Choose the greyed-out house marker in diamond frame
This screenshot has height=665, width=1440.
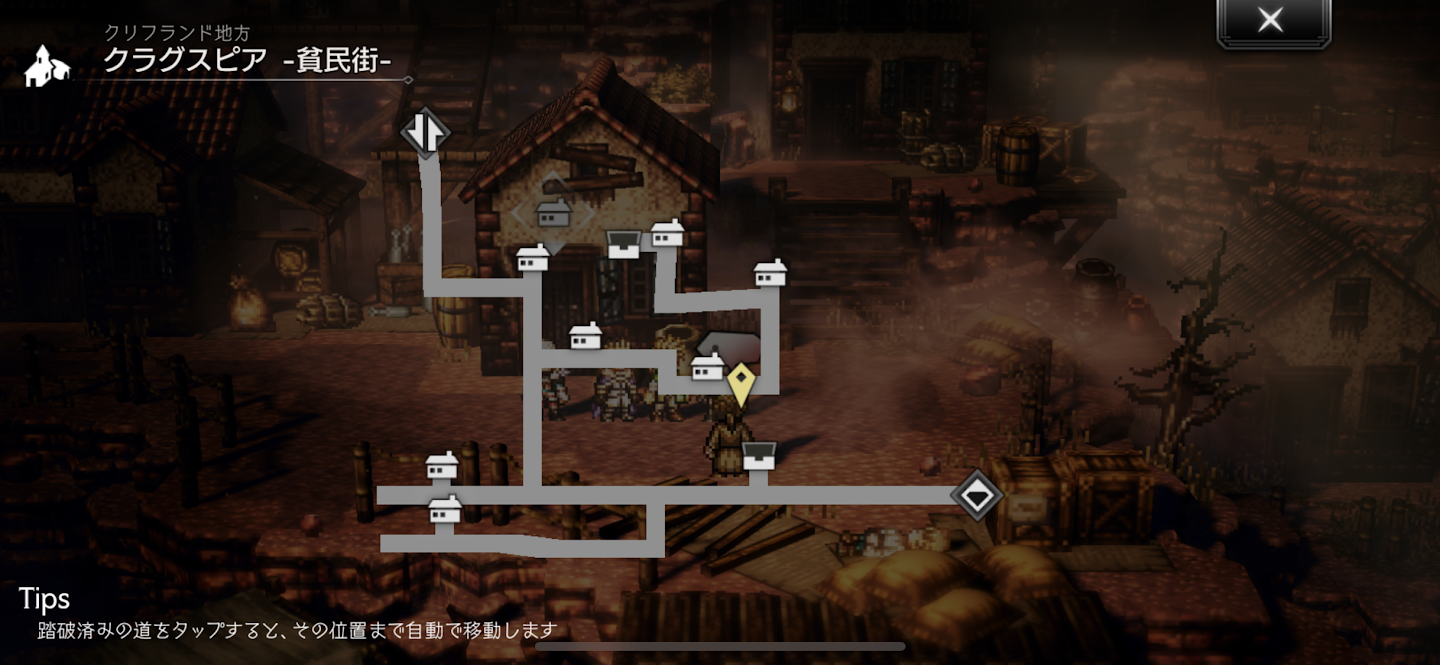[553, 213]
